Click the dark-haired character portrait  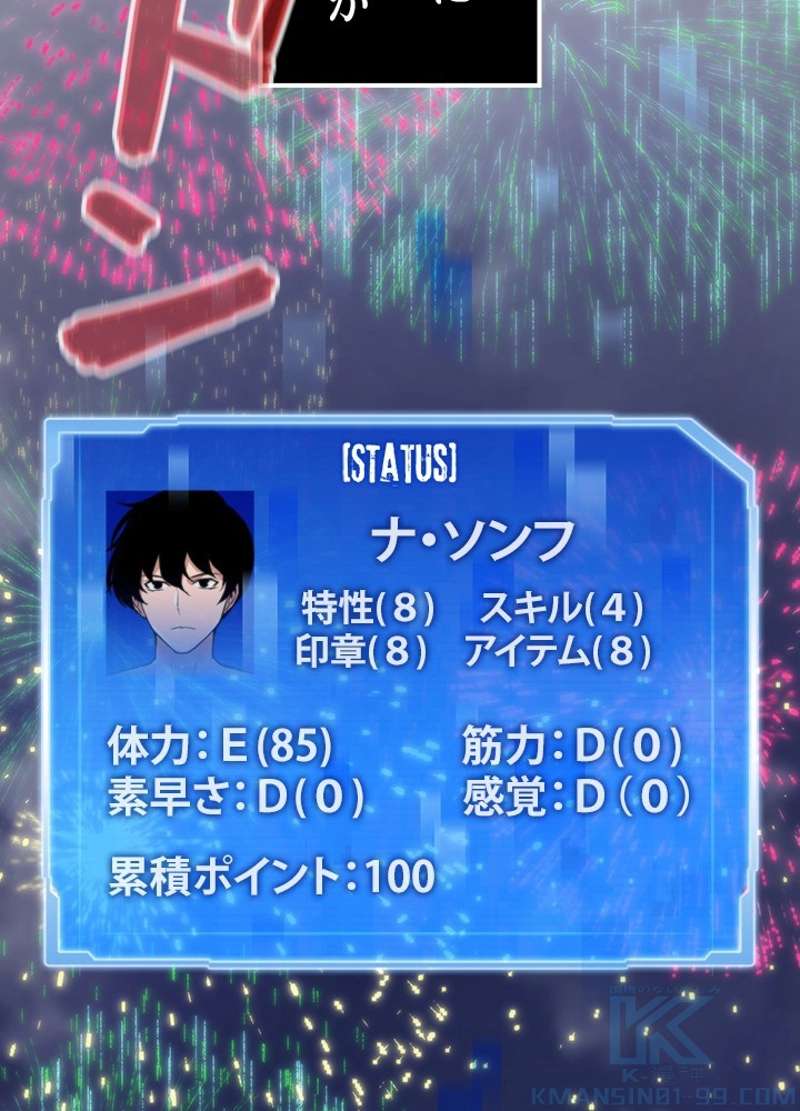coord(180,583)
